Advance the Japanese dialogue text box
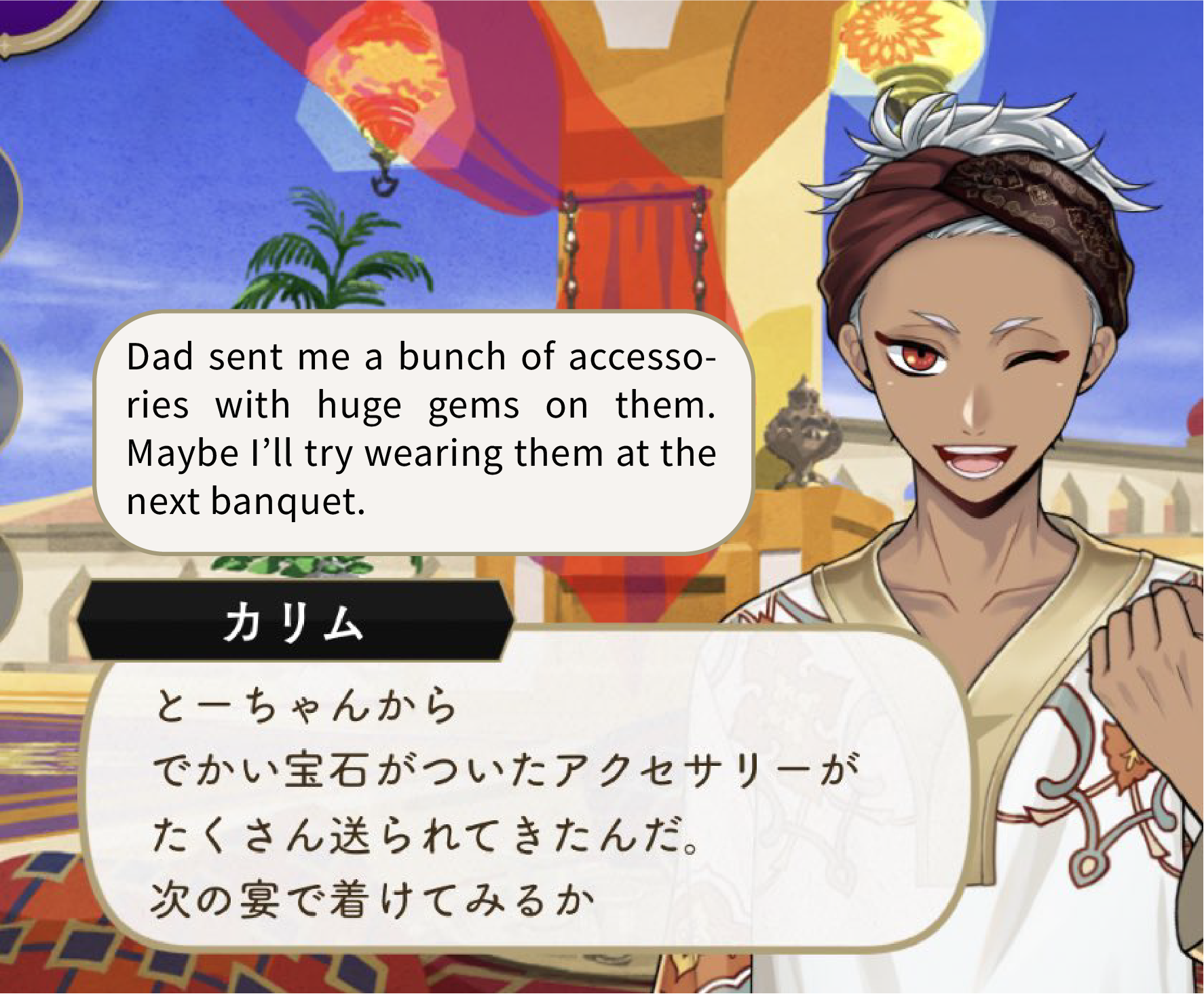Image resolution: width=1204 pixels, height=994 pixels. click(x=523, y=801)
